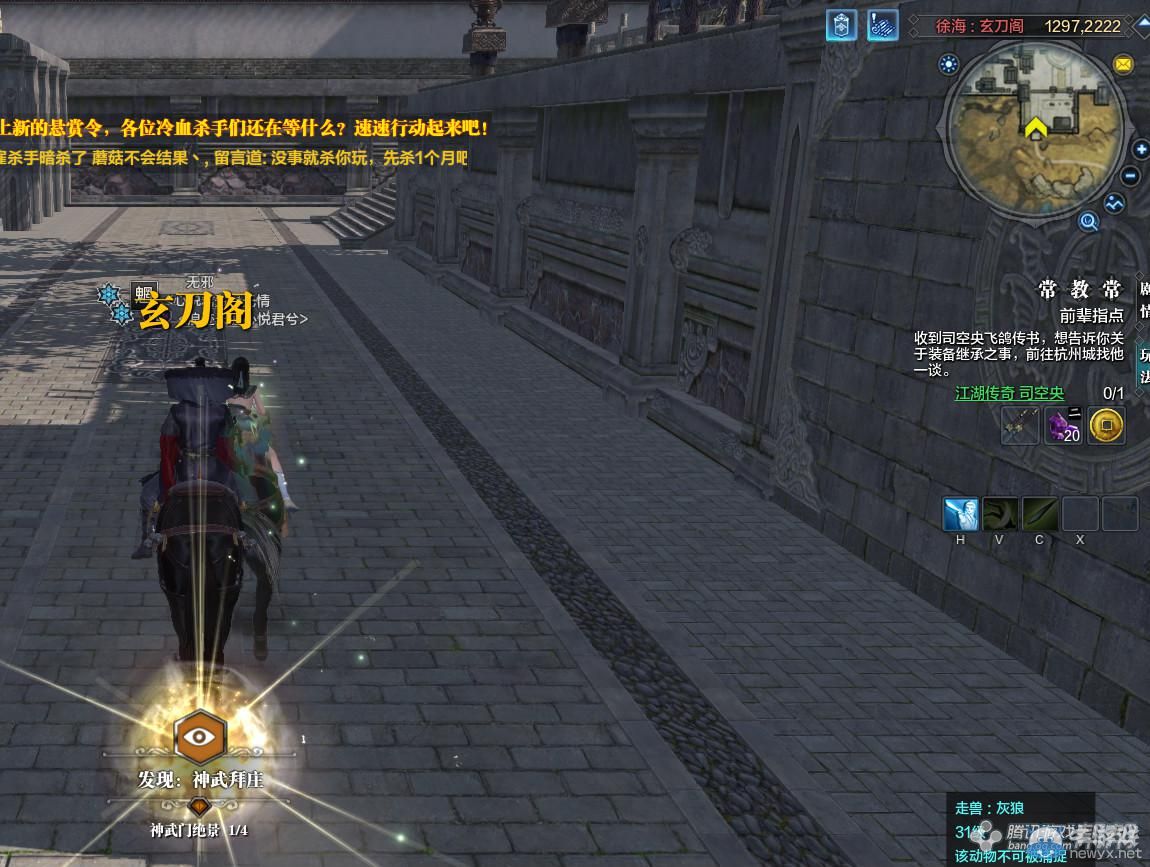Open the yellow mail envelope icon
Viewport: 1150px width, 867px height.
tap(1123, 65)
